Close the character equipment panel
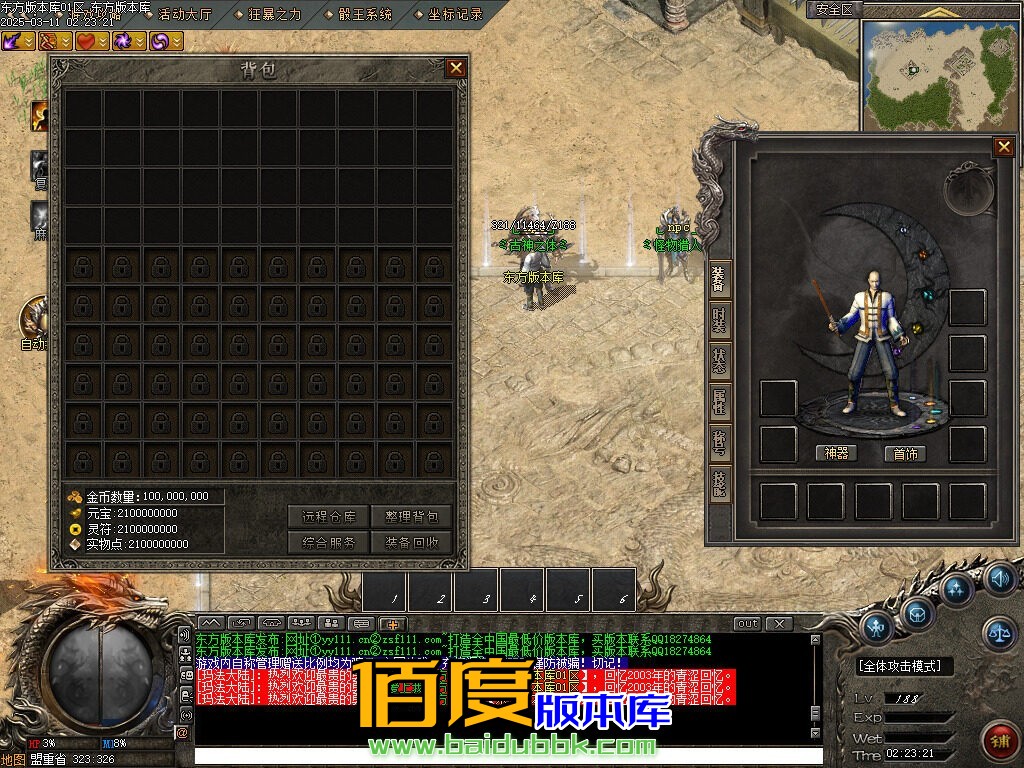The width and height of the screenshot is (1024, 768). [1003, 147]
